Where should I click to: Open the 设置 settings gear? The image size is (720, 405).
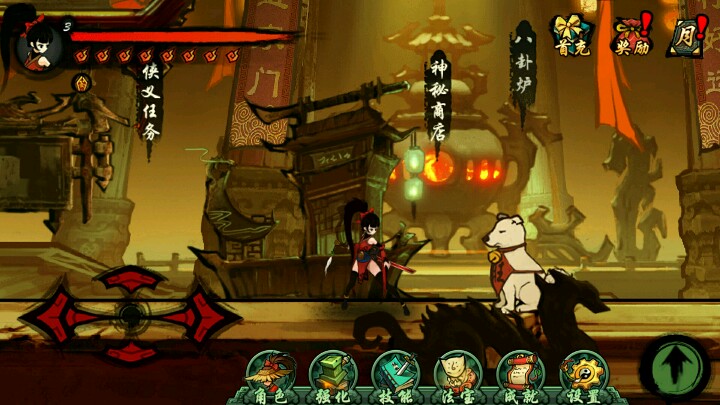pos(584,376)
